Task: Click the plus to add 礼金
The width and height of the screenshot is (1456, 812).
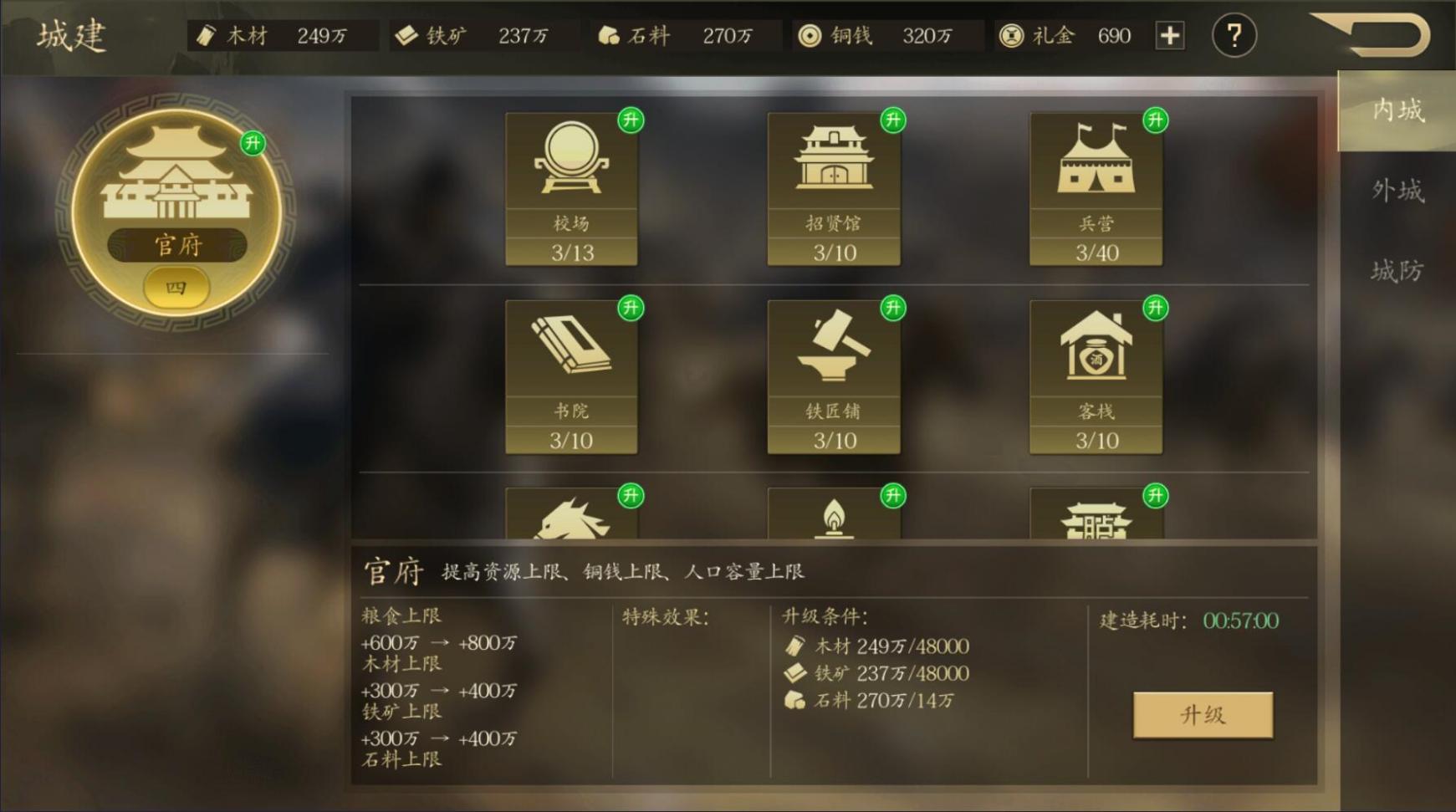Action: 1171,35
